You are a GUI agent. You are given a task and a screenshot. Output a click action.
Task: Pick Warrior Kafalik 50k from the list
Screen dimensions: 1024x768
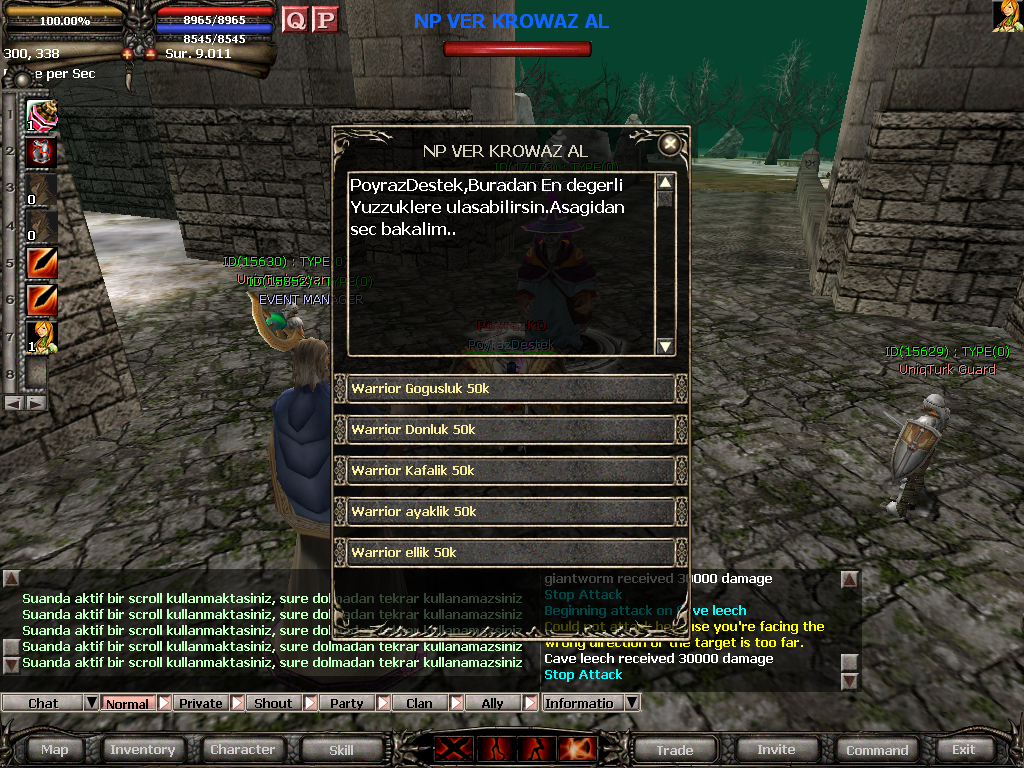[x=510, y=471]
